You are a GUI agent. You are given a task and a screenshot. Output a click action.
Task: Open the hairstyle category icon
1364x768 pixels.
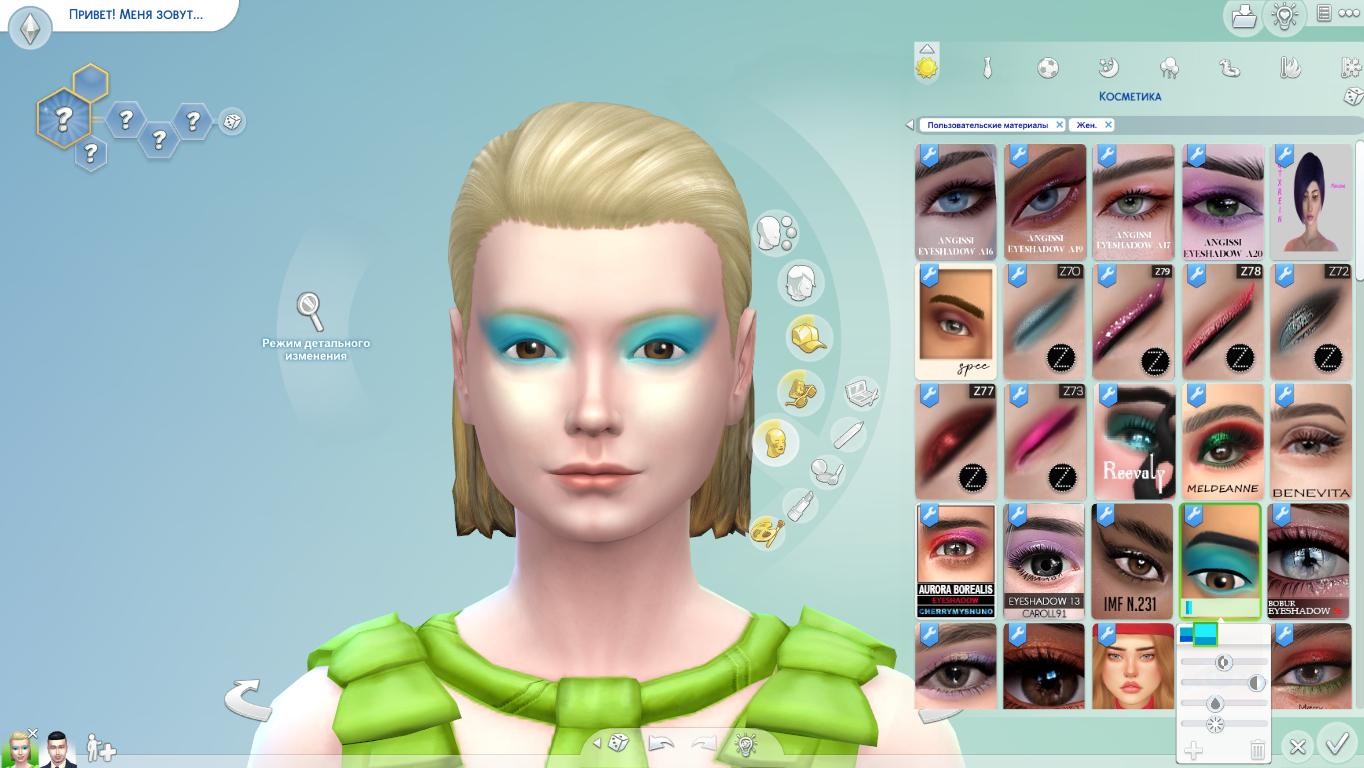(800, 284)
